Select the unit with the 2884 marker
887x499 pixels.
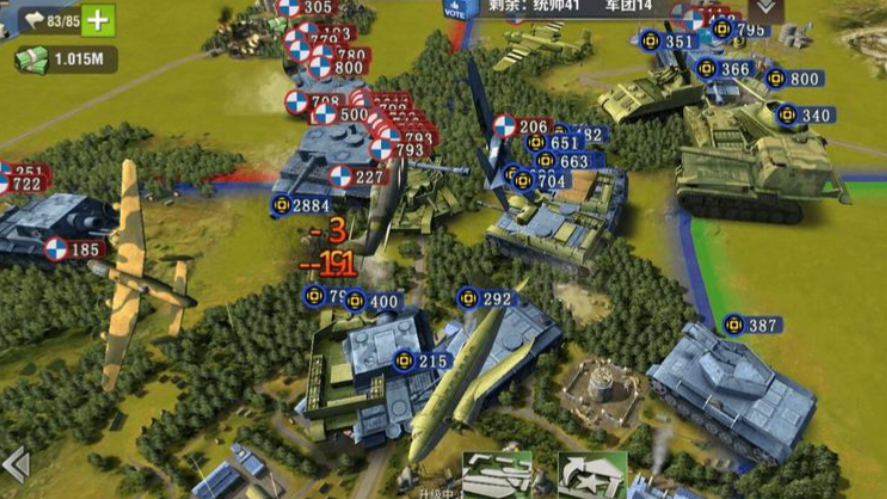300,206
